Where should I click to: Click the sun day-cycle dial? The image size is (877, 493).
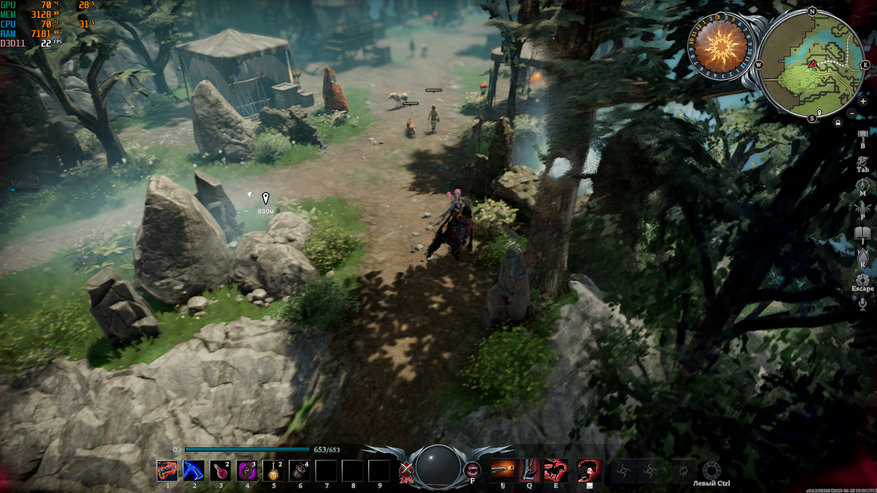[x=723, y=49]
